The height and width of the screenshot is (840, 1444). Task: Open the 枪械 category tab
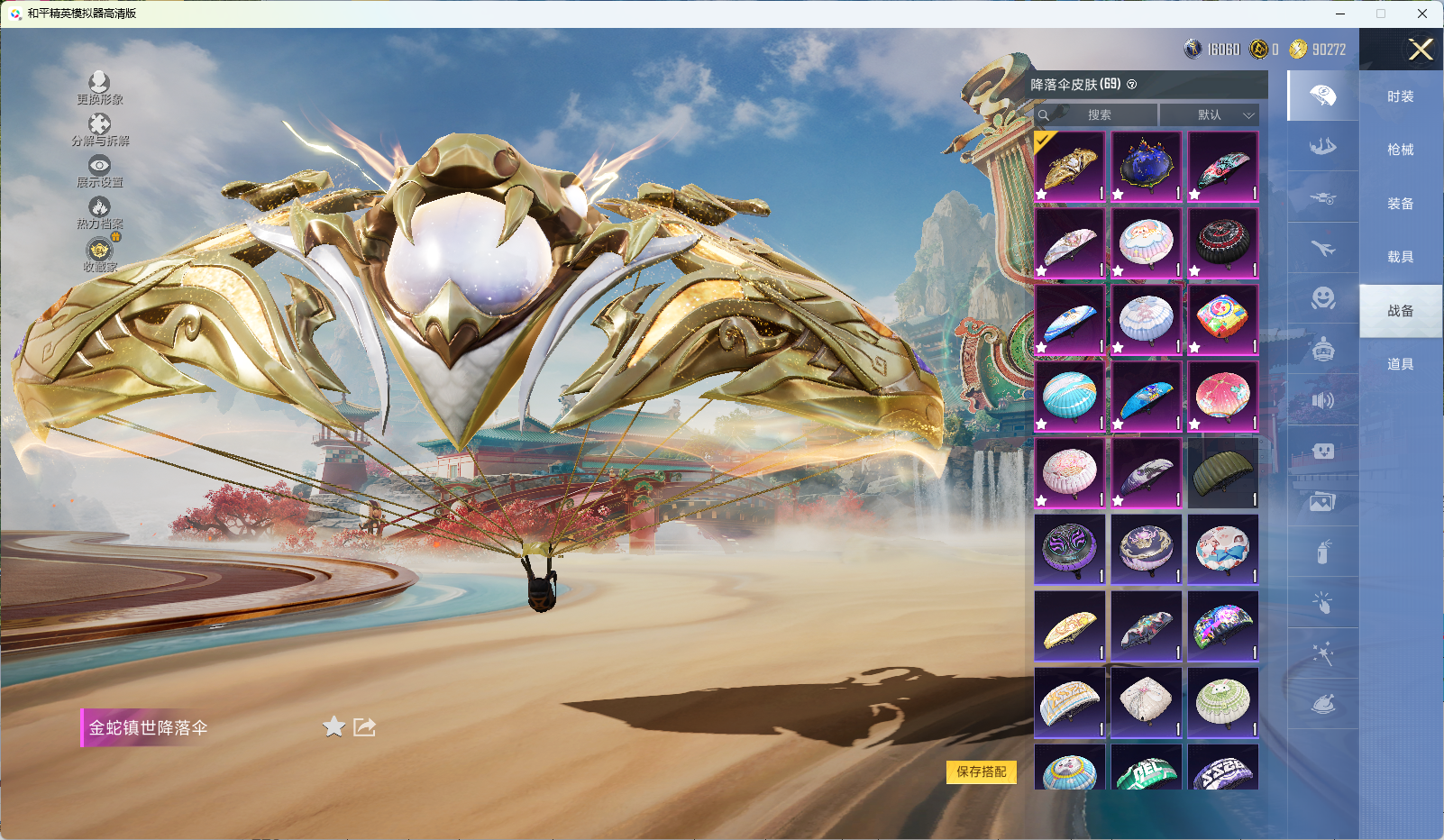(x=1400, y=150)
